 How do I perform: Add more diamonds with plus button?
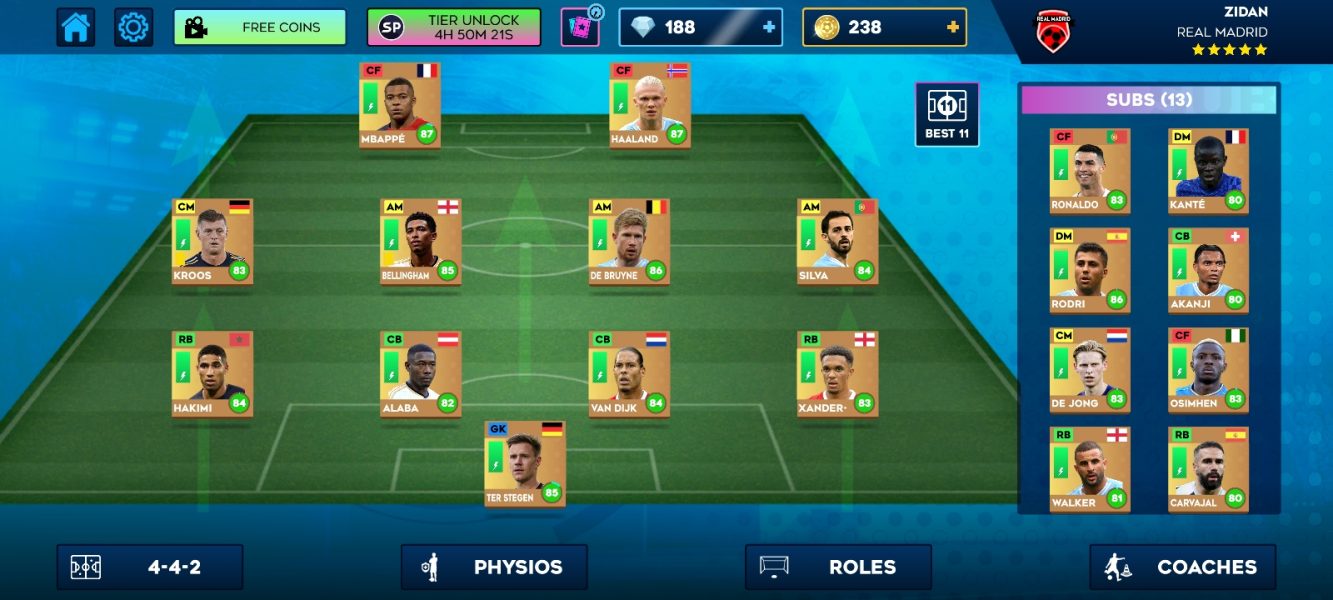(768, 28)
